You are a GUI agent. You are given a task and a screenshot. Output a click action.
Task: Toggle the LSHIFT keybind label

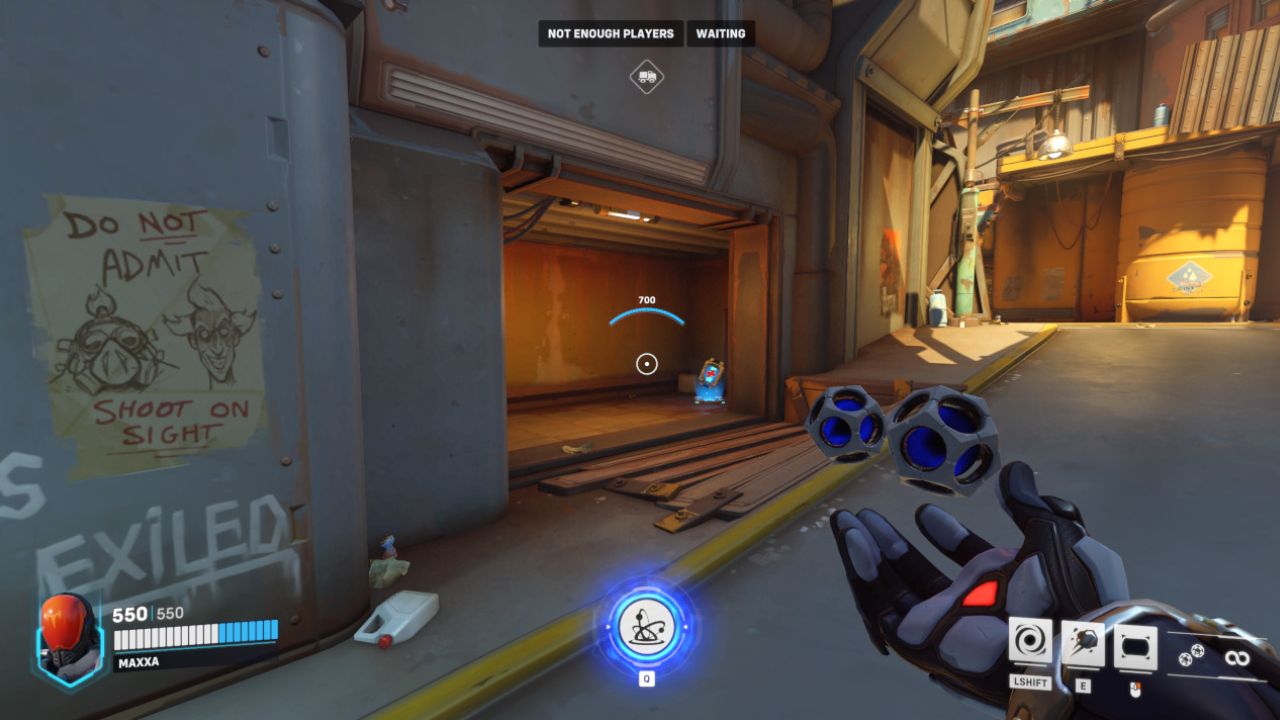click(x=1030, y=683)
